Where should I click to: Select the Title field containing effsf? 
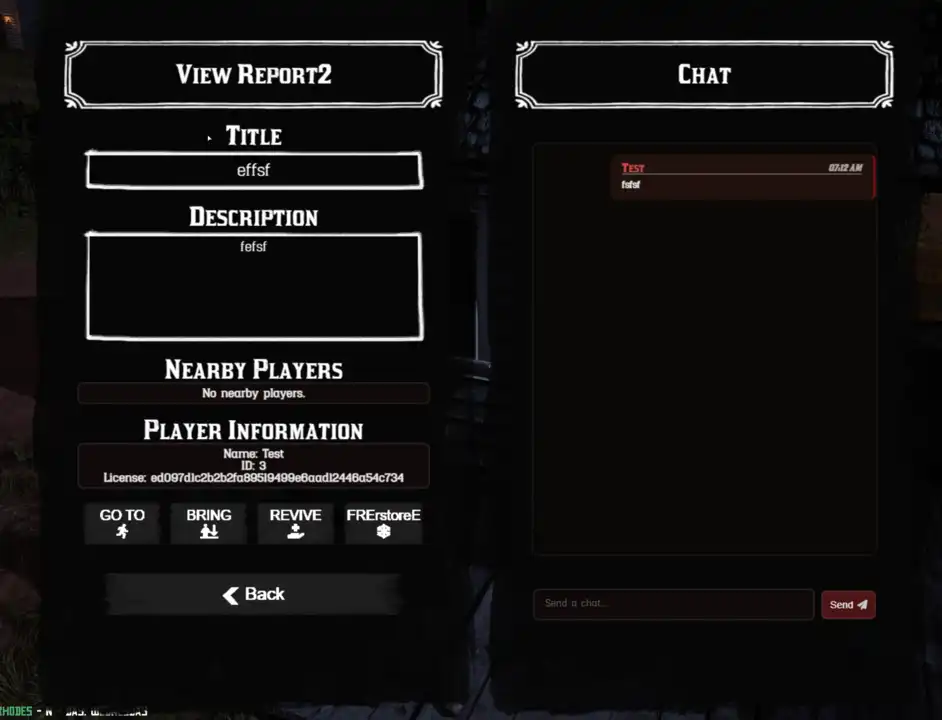click(254, 171)
